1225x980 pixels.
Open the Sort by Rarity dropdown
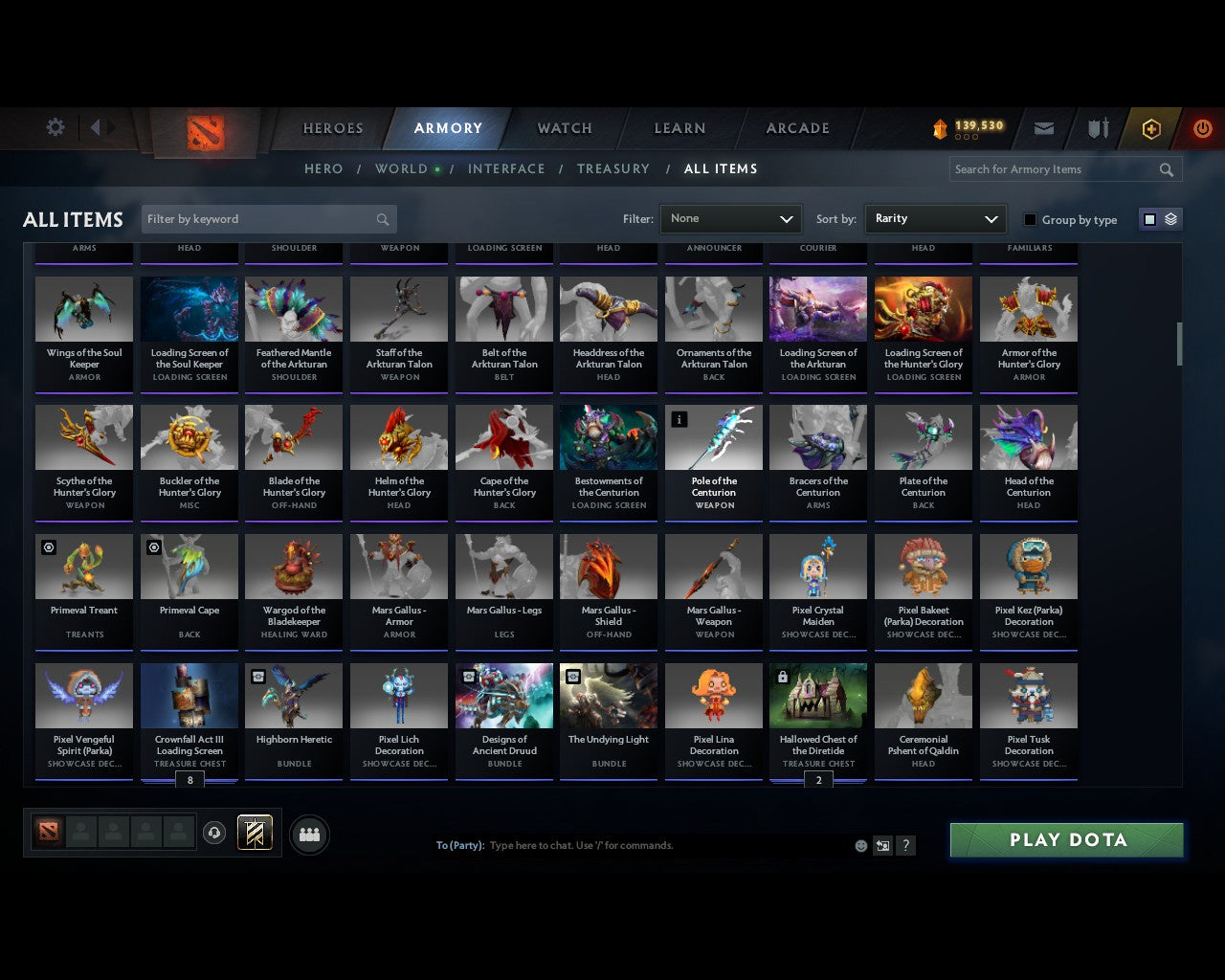point(935,218)
